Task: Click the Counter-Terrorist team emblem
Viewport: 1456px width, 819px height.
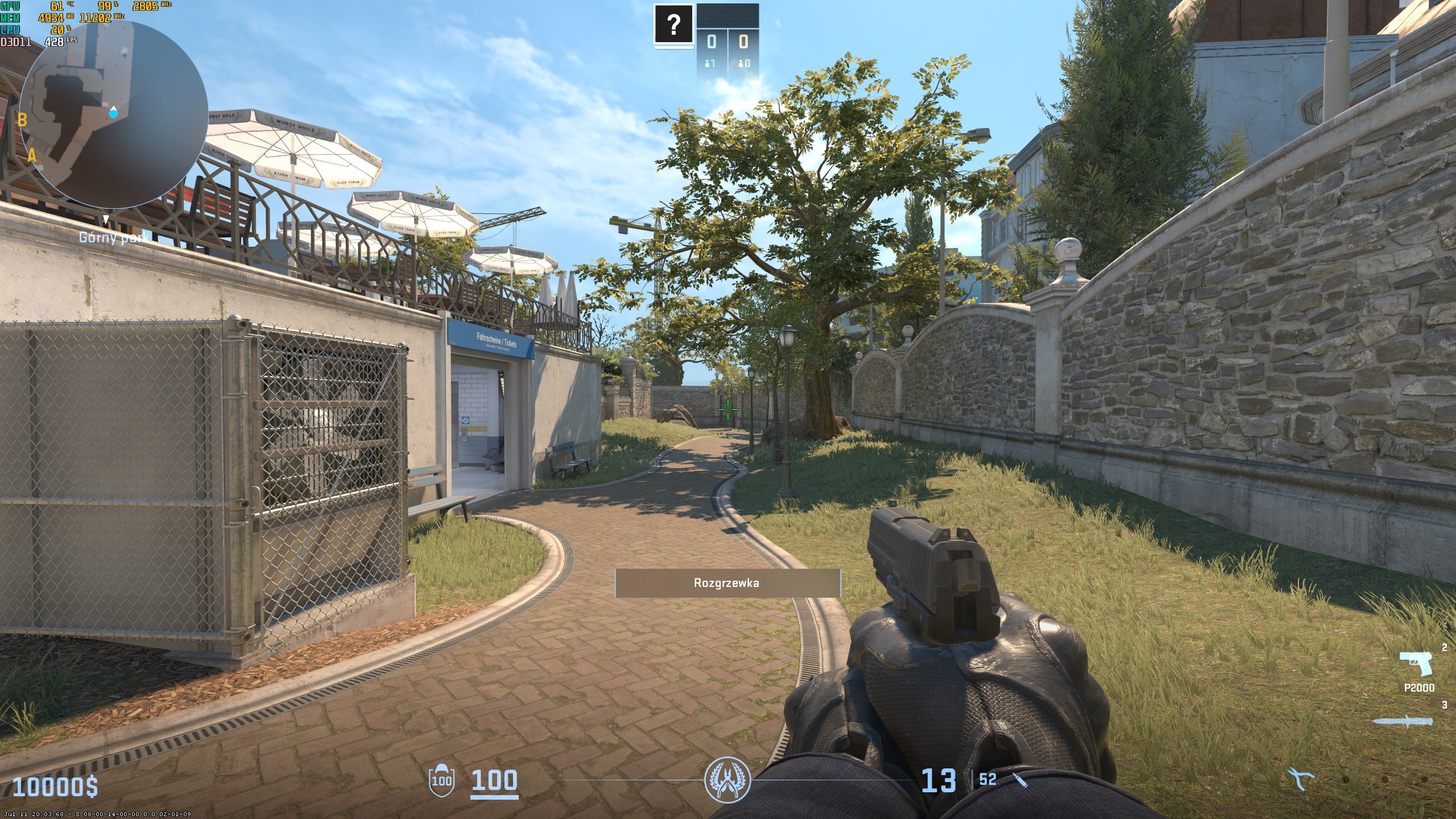Action: pyautogui.click(x=727, y=780)
